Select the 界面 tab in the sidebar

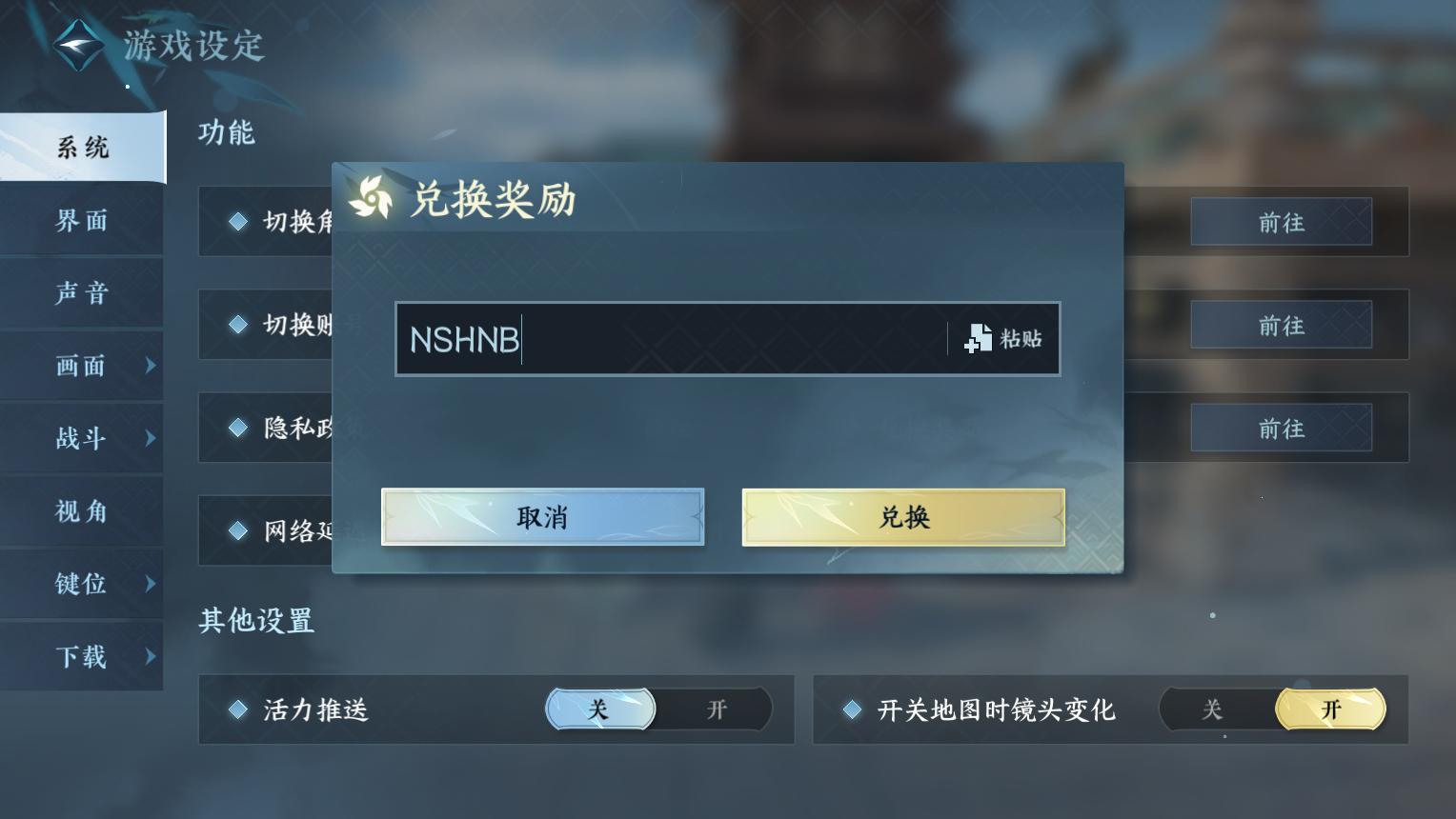pyautogui.click(x=82, y=220)
